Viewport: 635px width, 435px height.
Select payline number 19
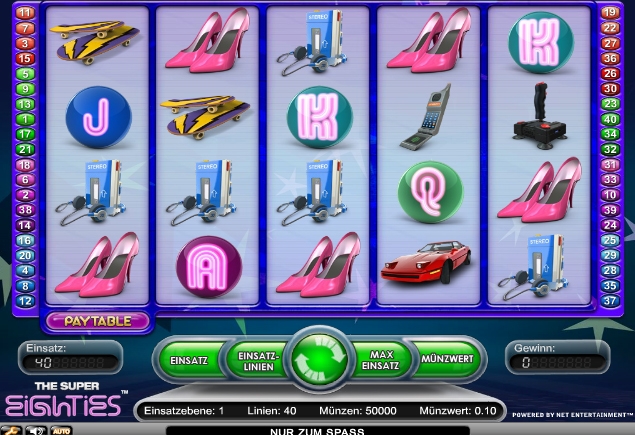pos(609,13)
